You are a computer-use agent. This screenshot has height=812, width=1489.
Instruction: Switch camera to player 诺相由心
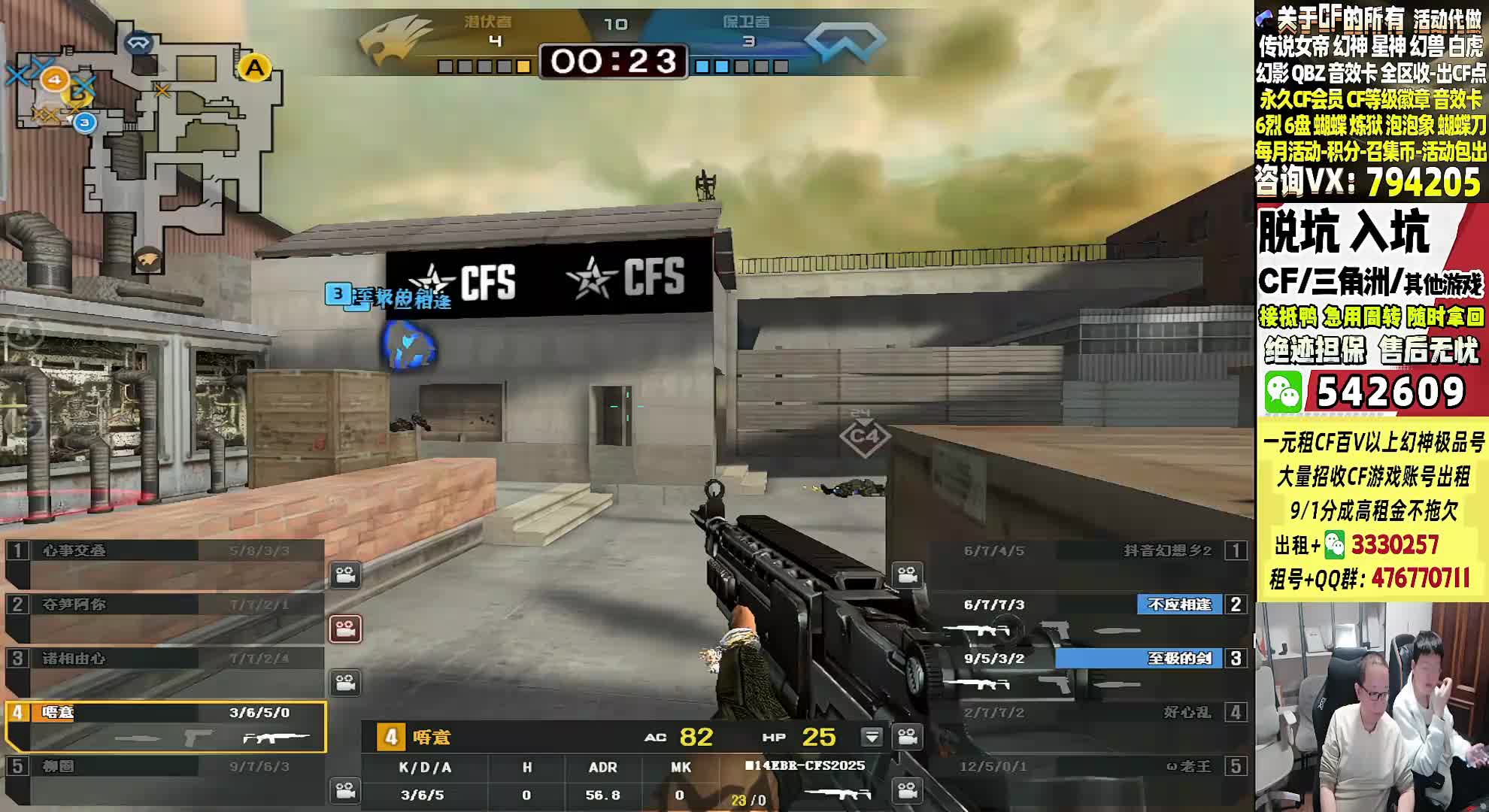pyautogui.click(x=345, y=683)
